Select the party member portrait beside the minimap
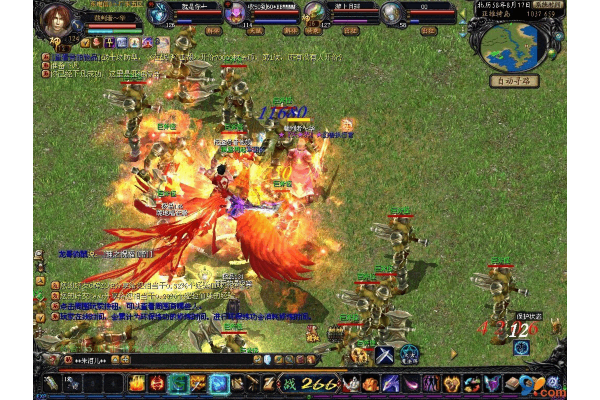The height and width of the screenshot is (400, 600). click(x=392, y=14)
